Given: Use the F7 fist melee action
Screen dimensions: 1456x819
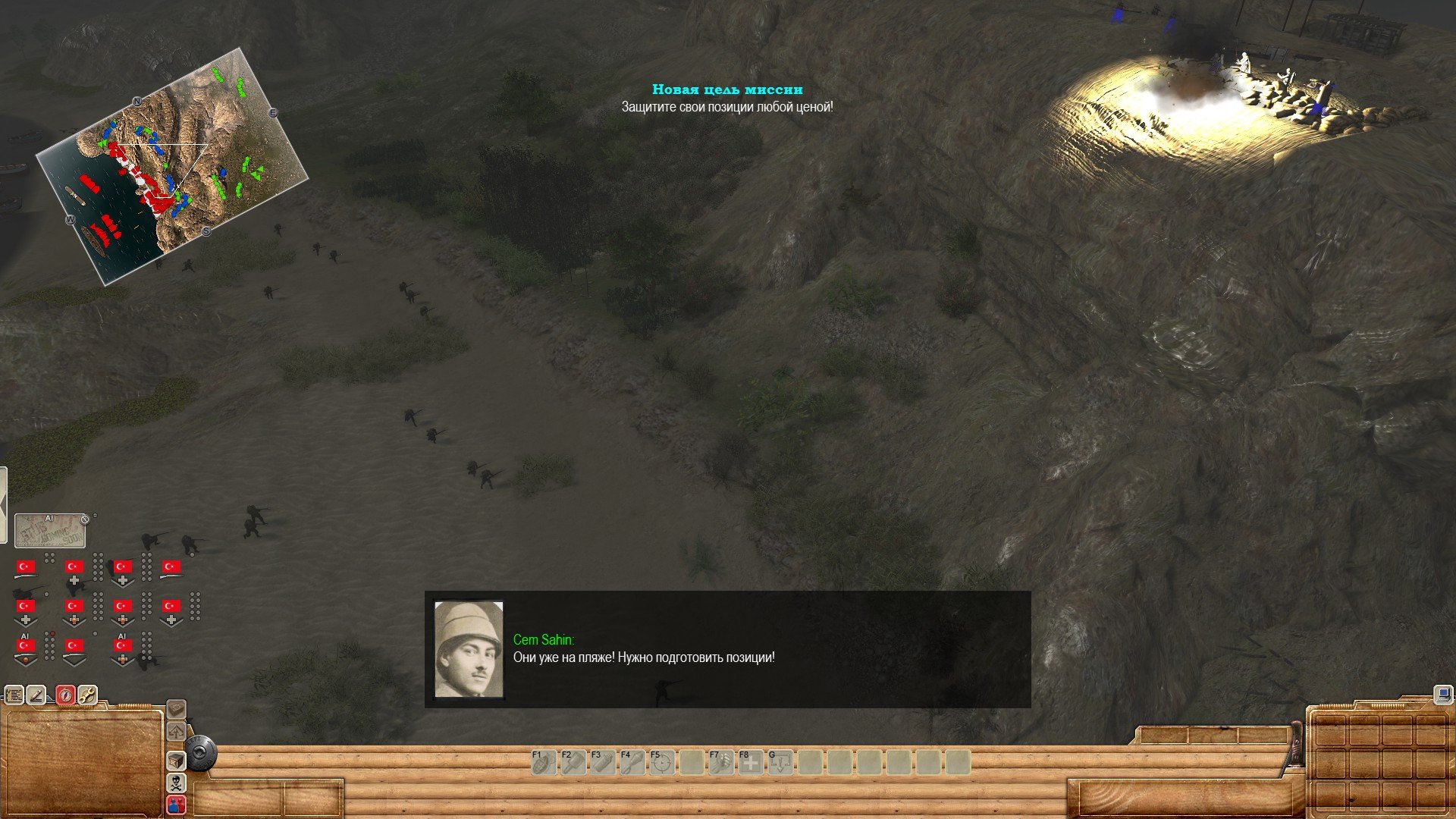Looking at the screenshot, I should [721, 762].
